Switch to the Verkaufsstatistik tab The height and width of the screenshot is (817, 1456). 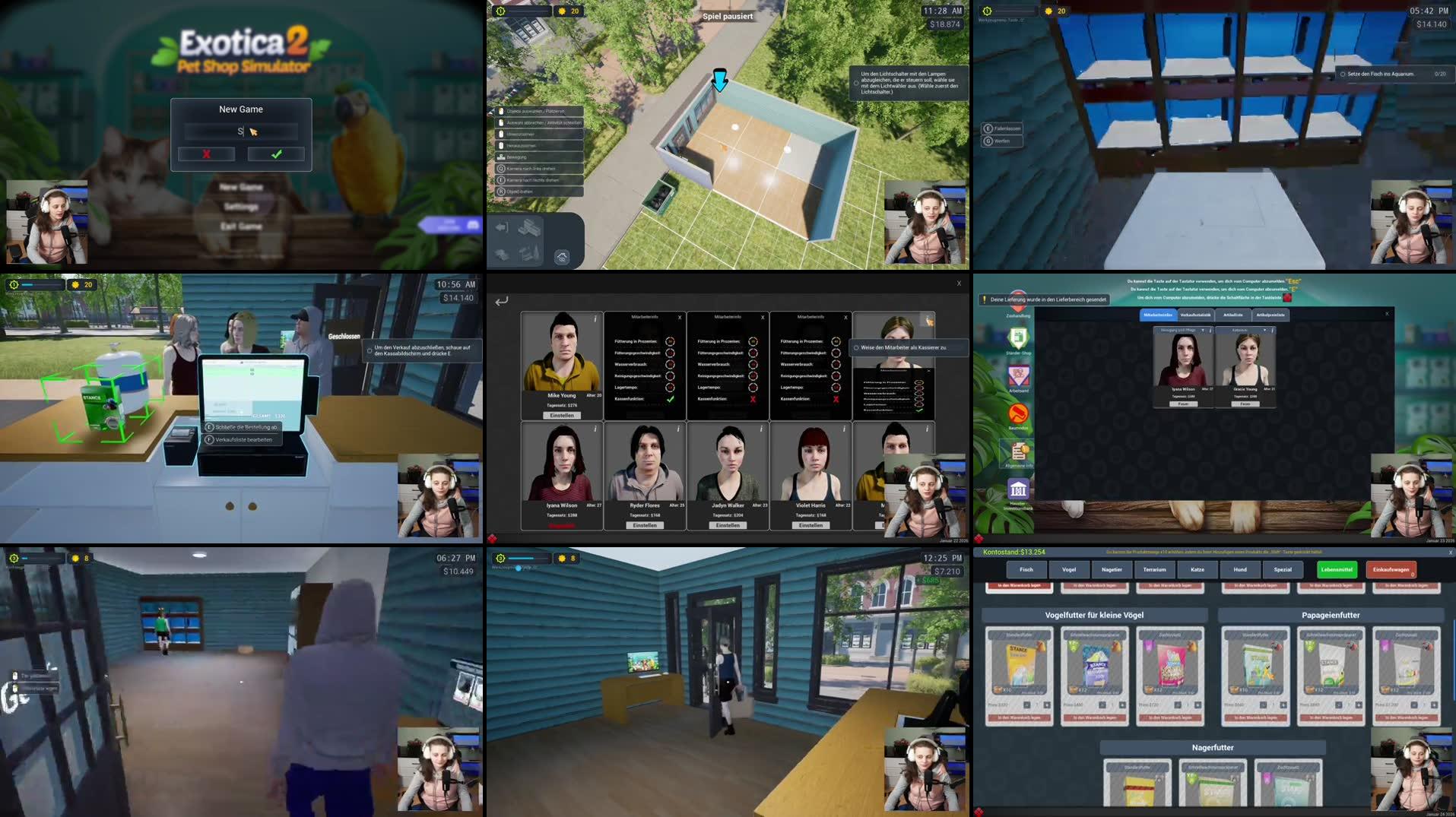(1196, 315)
